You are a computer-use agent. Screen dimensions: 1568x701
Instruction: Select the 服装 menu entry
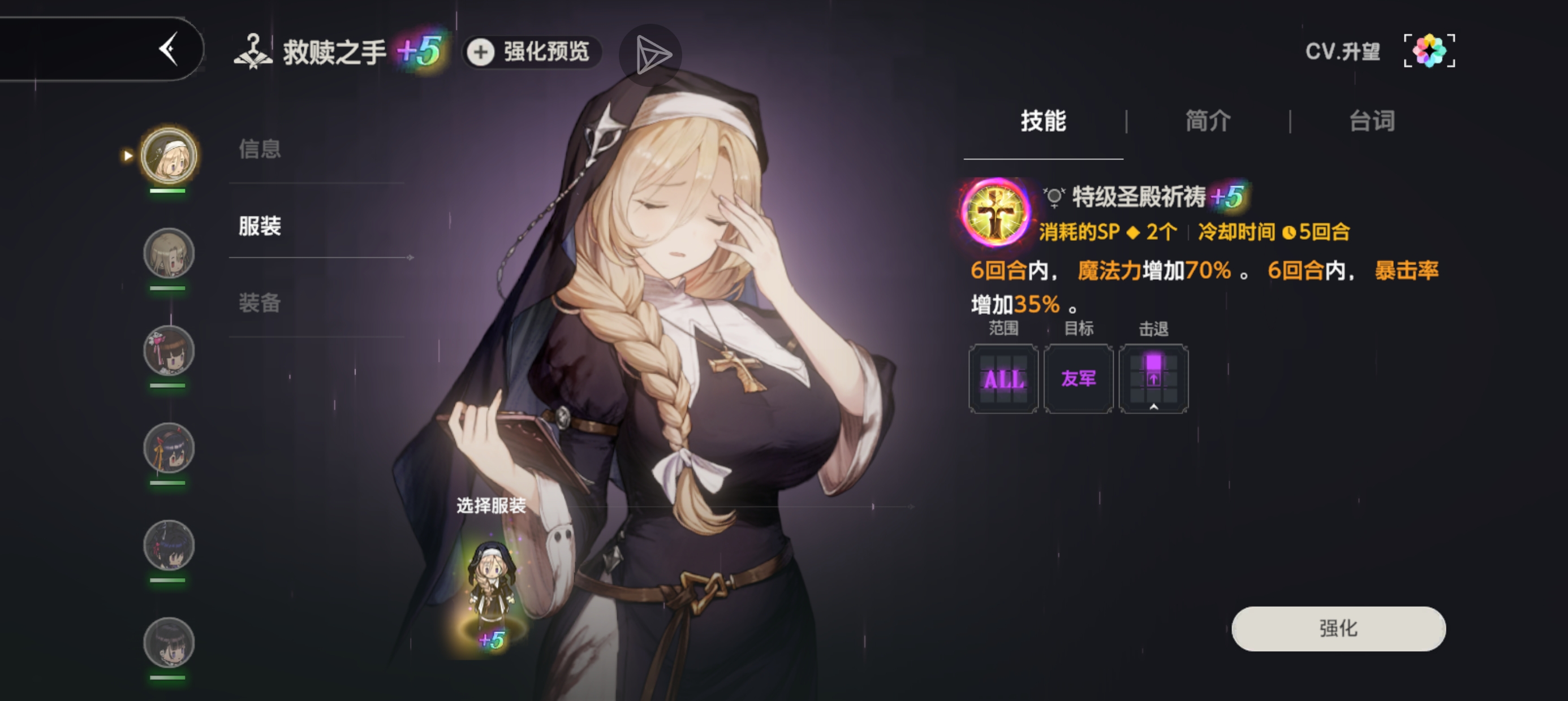[x=260, y=226]
